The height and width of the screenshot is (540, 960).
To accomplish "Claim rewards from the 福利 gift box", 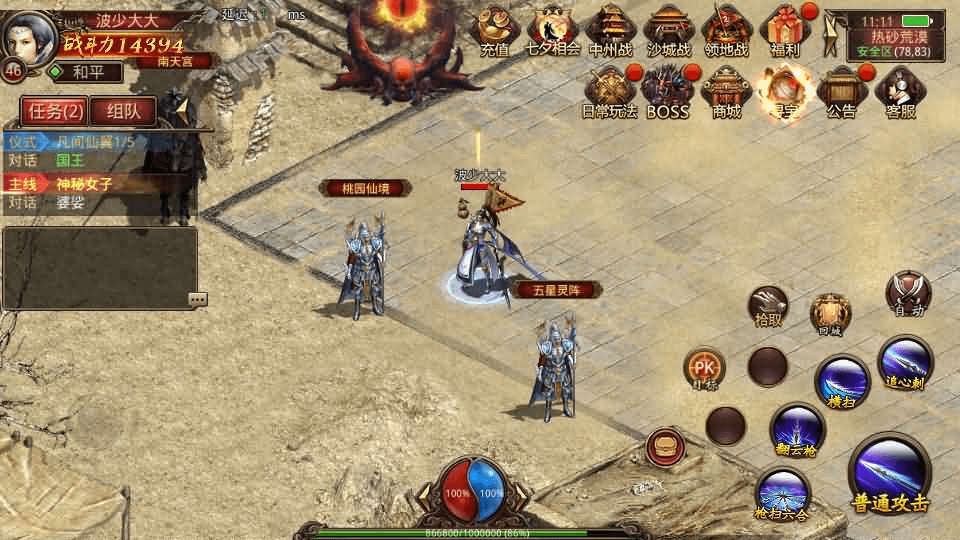I will [x=785, y=31].
